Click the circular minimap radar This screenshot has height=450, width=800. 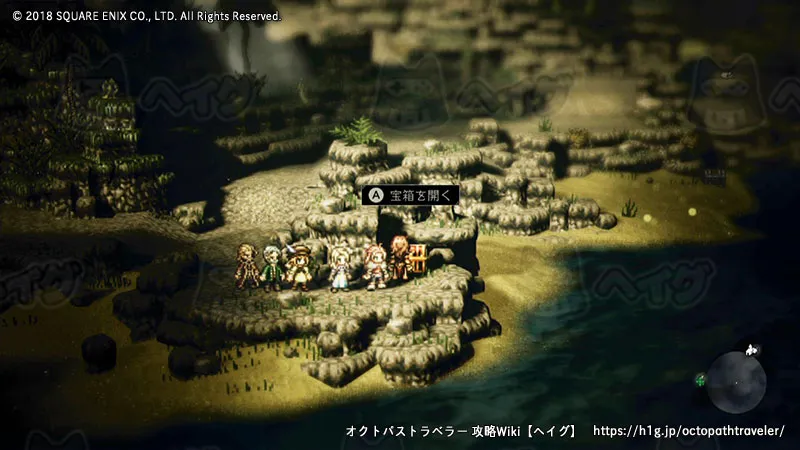click(736, 381)
